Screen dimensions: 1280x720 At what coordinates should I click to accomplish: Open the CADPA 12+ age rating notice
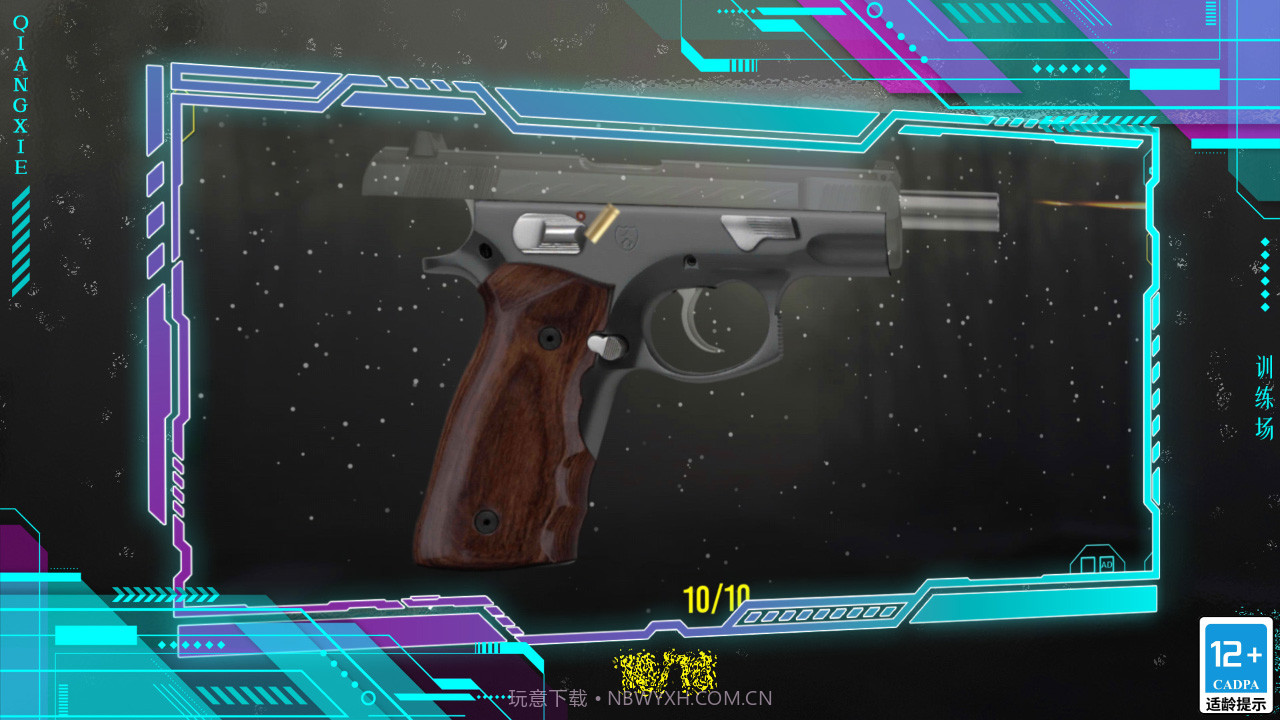(x=1236, y=665)
